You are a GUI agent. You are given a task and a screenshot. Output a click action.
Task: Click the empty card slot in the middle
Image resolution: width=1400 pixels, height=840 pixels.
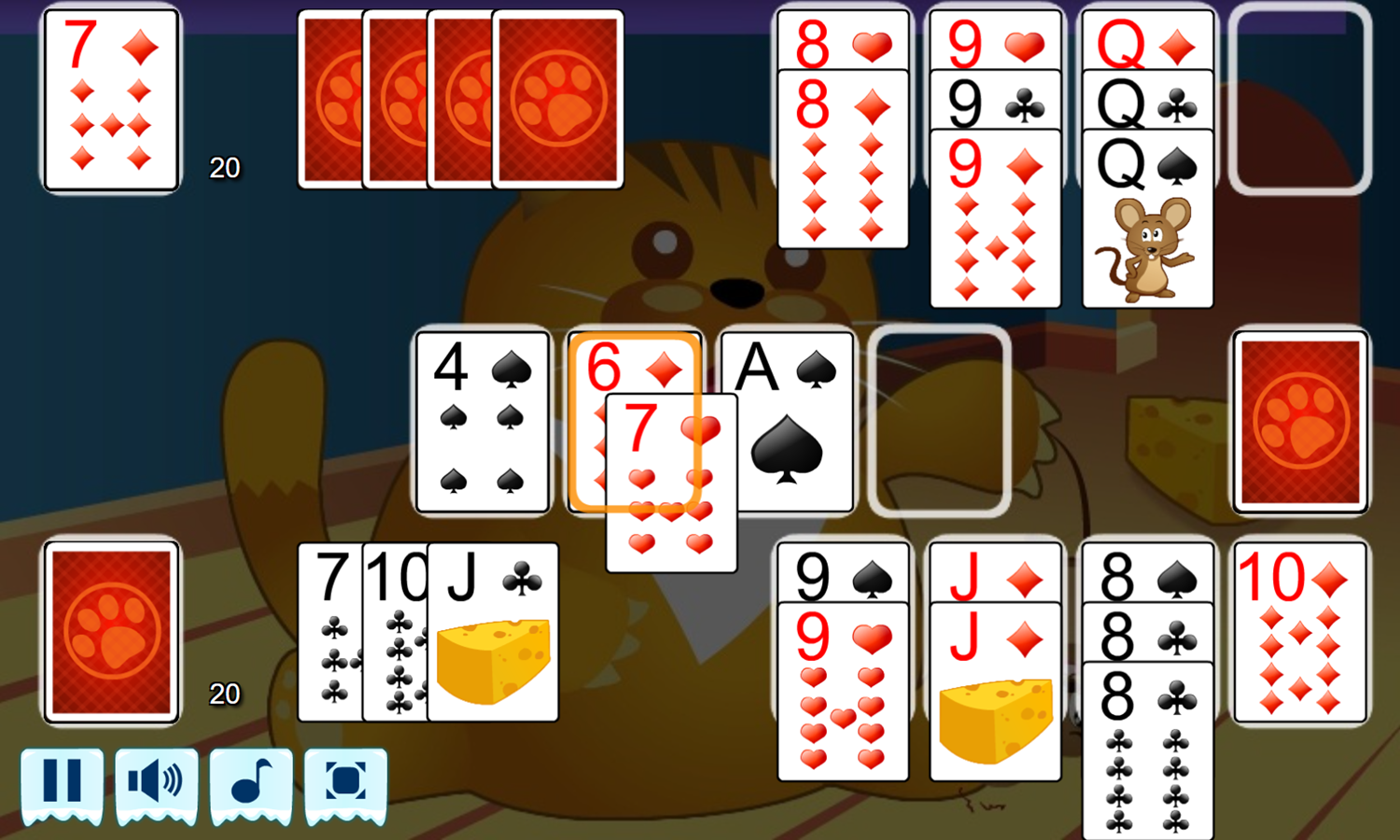click(x=941, y=420)
